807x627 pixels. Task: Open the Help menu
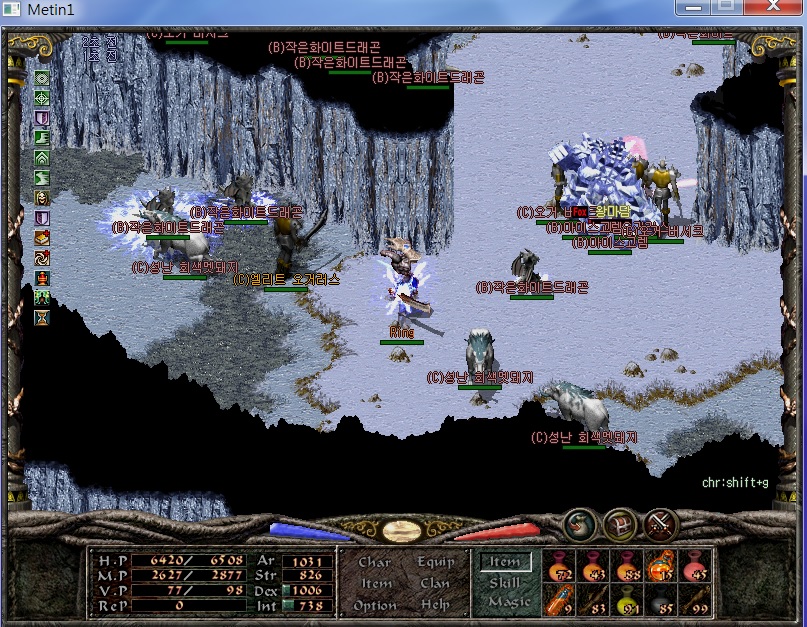pos(435,605)
